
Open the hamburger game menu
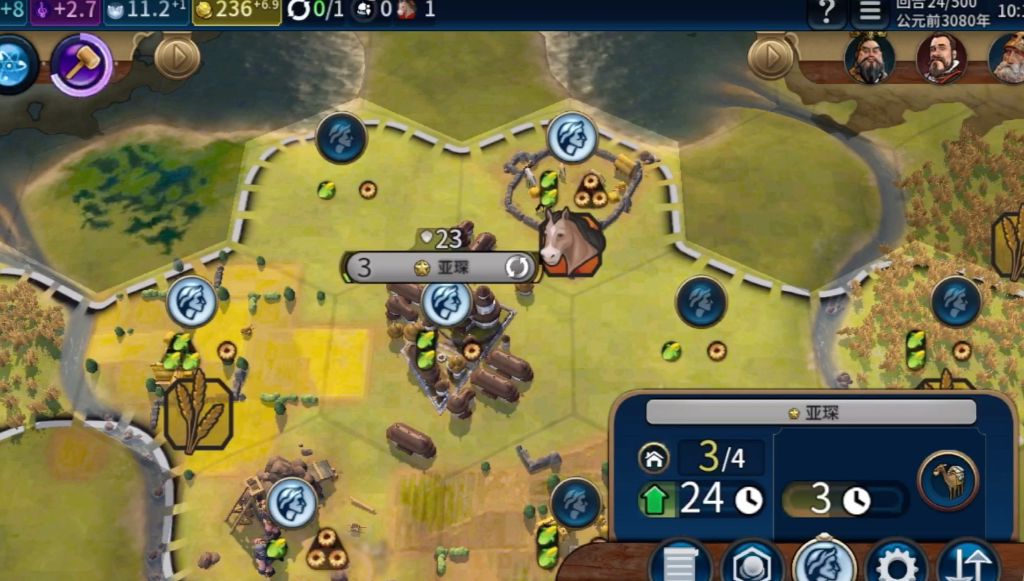(870, 13)
